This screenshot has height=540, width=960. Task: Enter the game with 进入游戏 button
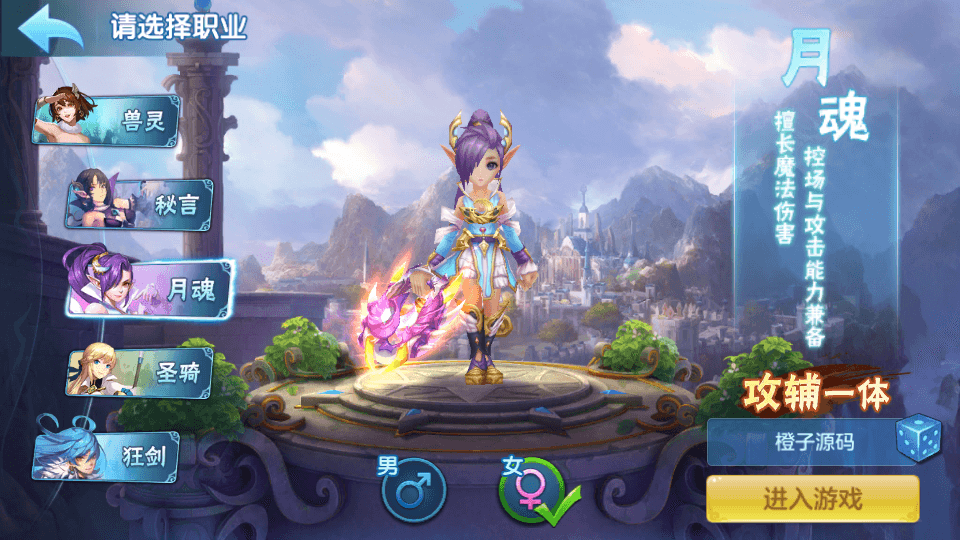(x=812, y=498)
